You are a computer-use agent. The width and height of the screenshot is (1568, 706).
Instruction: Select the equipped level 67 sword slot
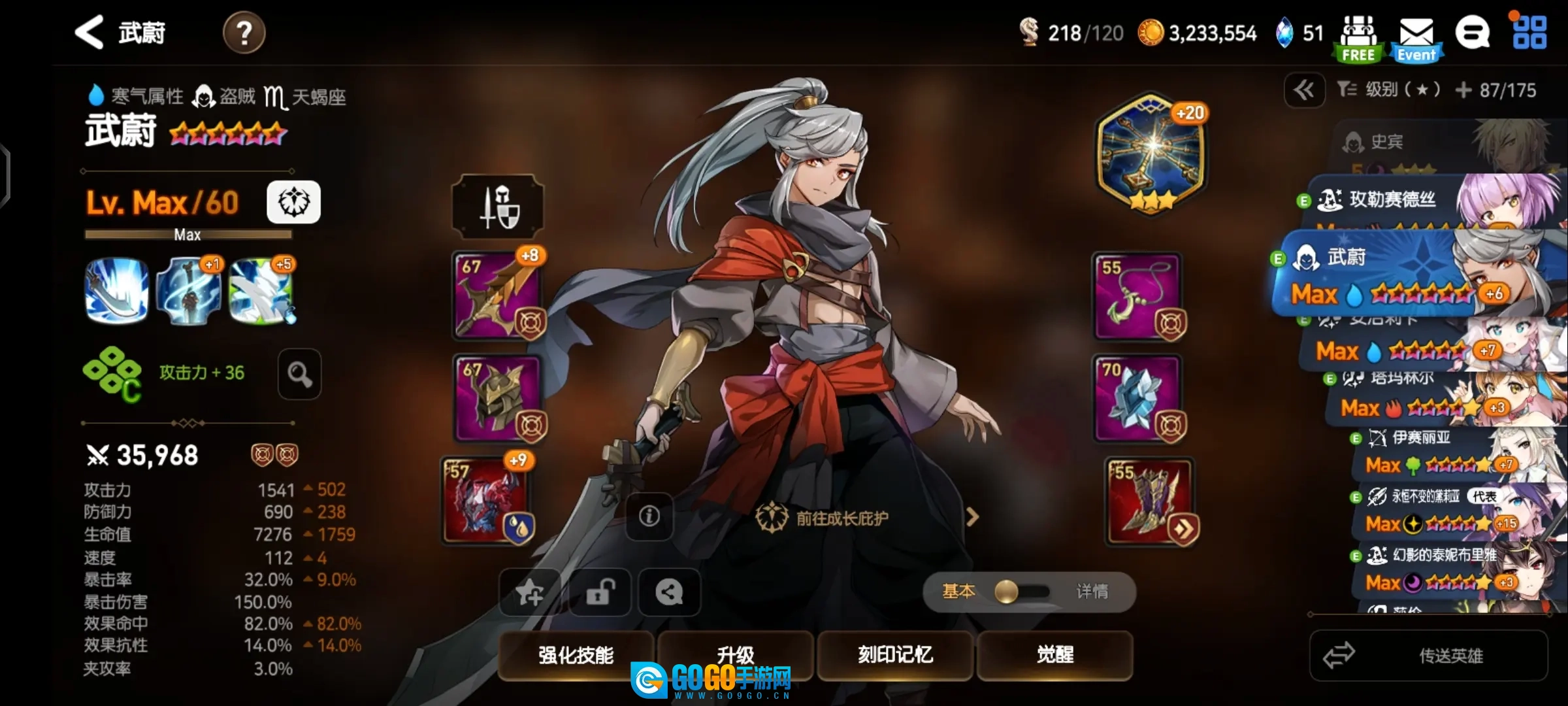point(497,295)
